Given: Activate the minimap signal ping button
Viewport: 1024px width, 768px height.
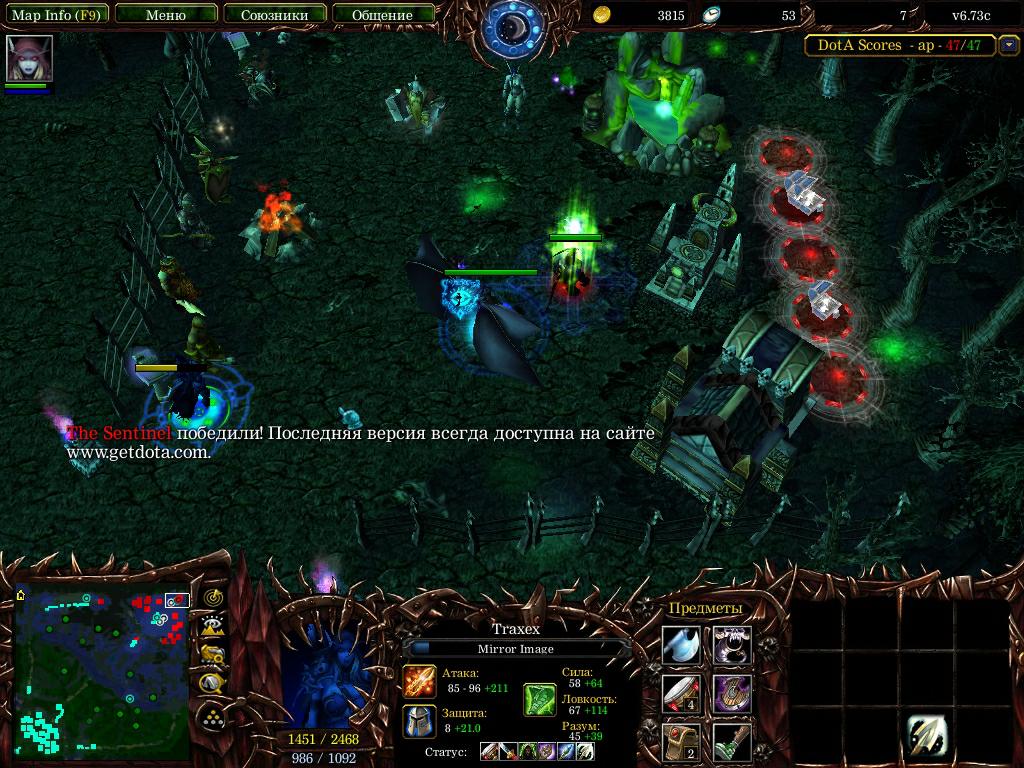Looking at the screenshot, I should pos(212,598).
